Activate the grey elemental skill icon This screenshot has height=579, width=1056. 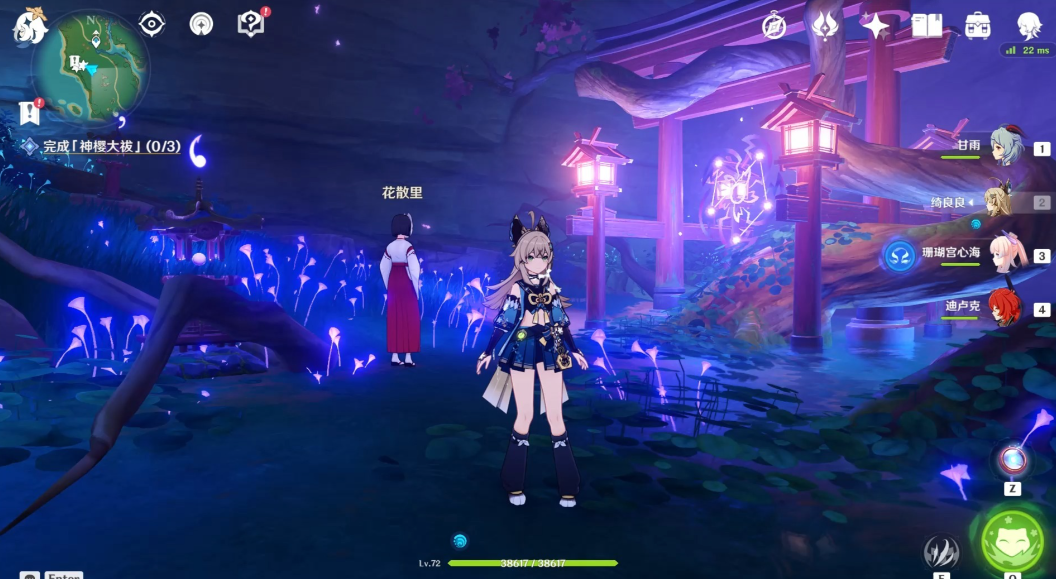coord(941,551)
